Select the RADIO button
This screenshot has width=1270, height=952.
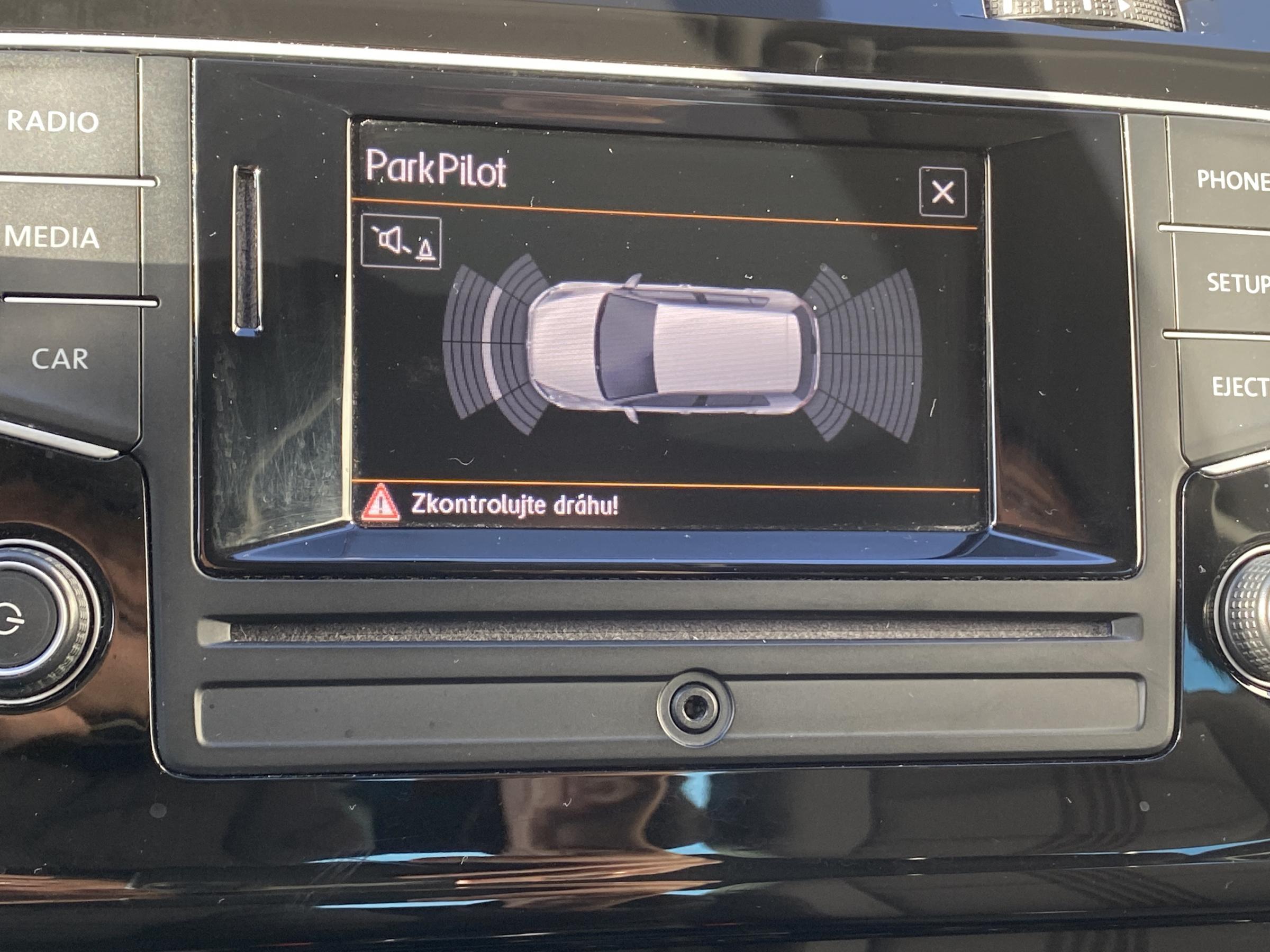coord(55,122)
